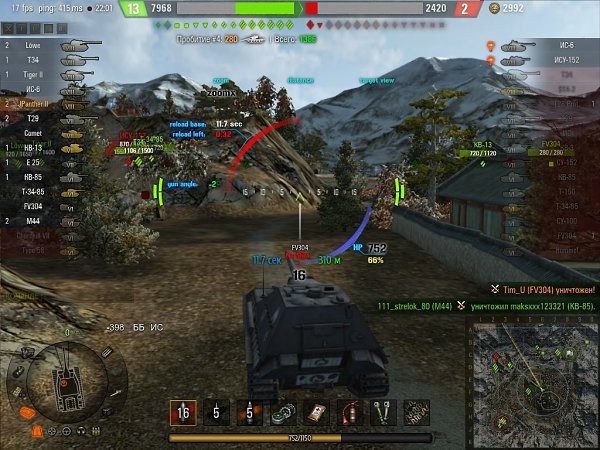Viewport: 600px width, 450px height.
Task: Select the shell slot with 16 rounds
Action: [182, 411]
